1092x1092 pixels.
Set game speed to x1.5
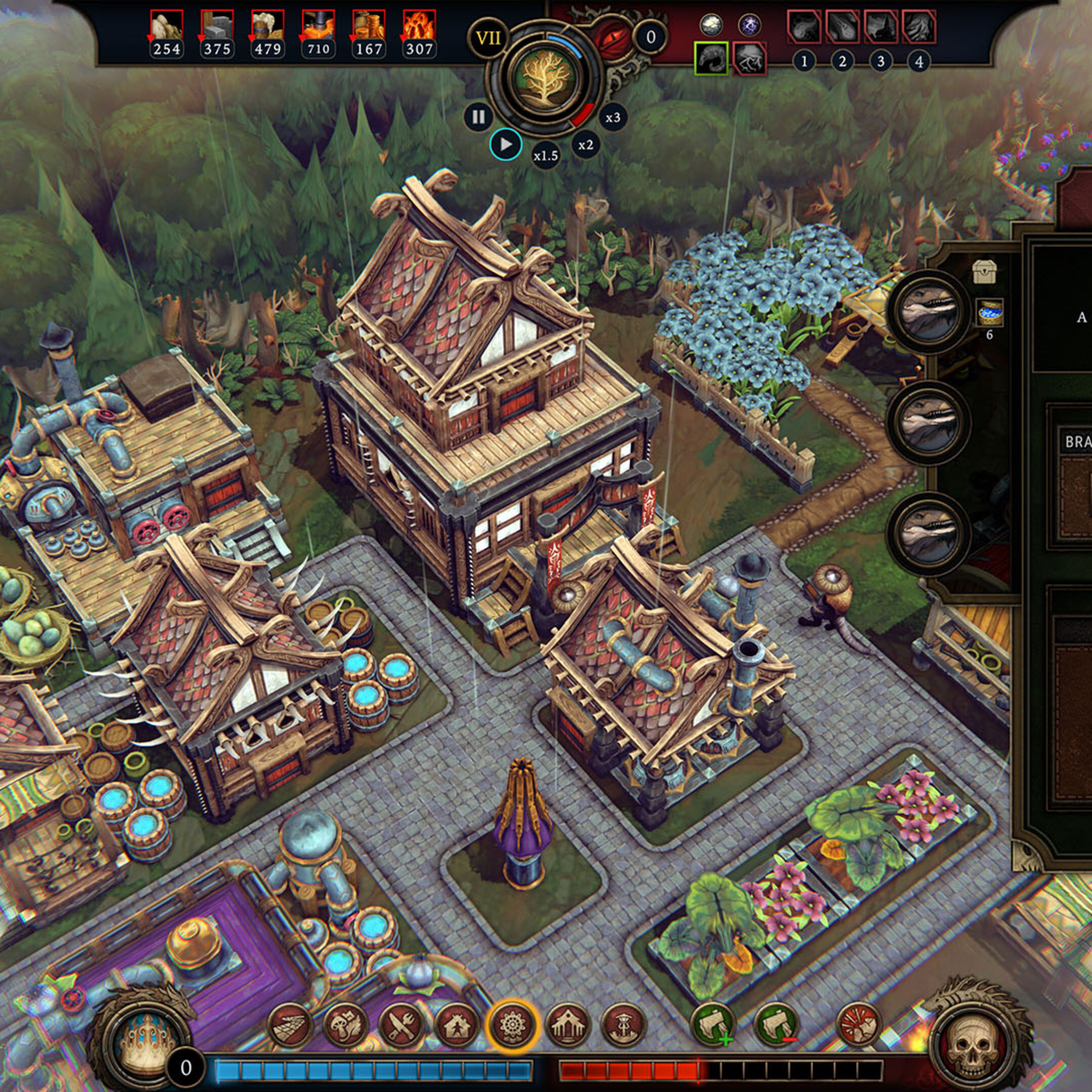coord(545,155)
